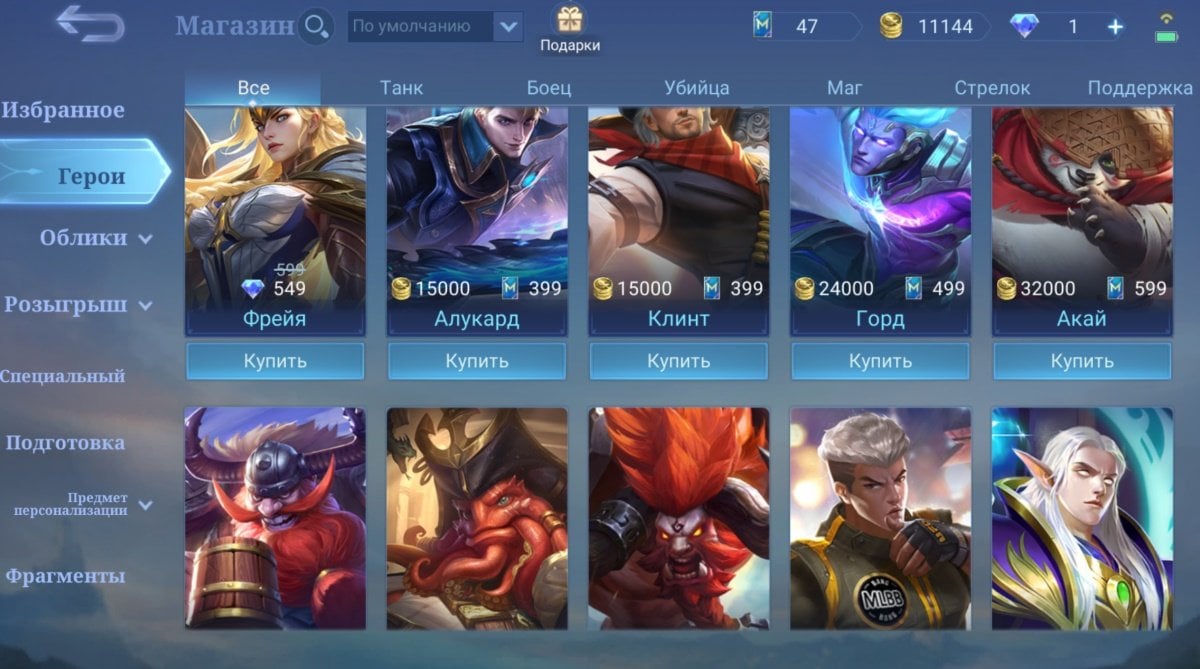Switch to the Боец tab

[549, 88]
